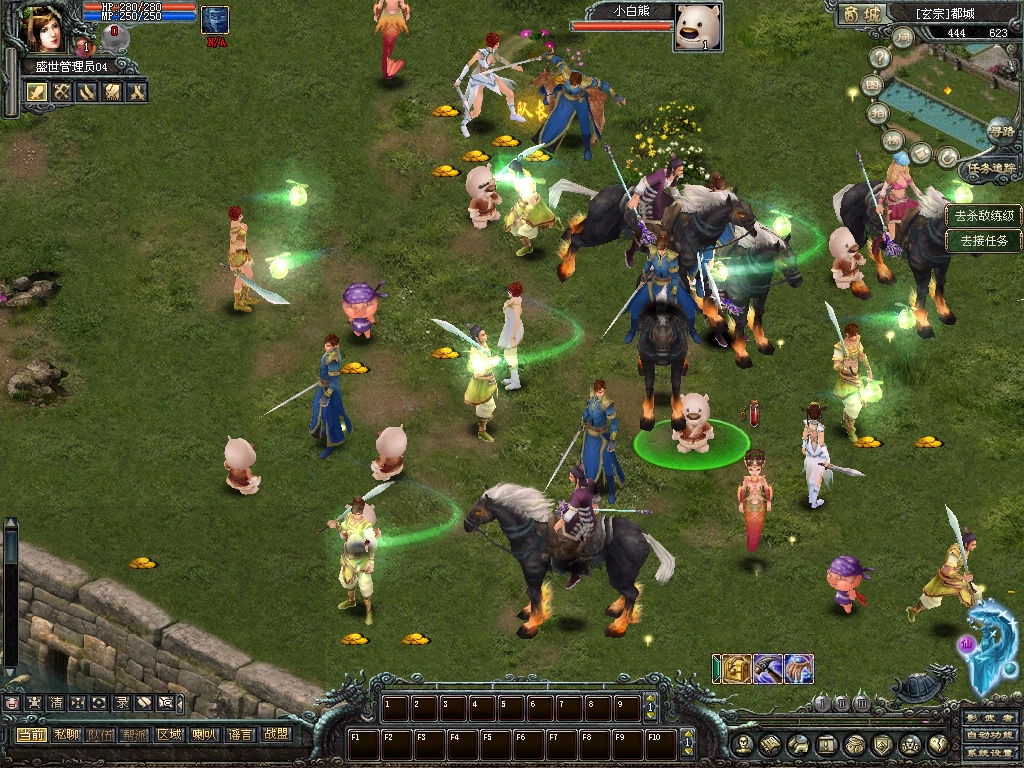Click the question mark help icon

tap(880, 59)
